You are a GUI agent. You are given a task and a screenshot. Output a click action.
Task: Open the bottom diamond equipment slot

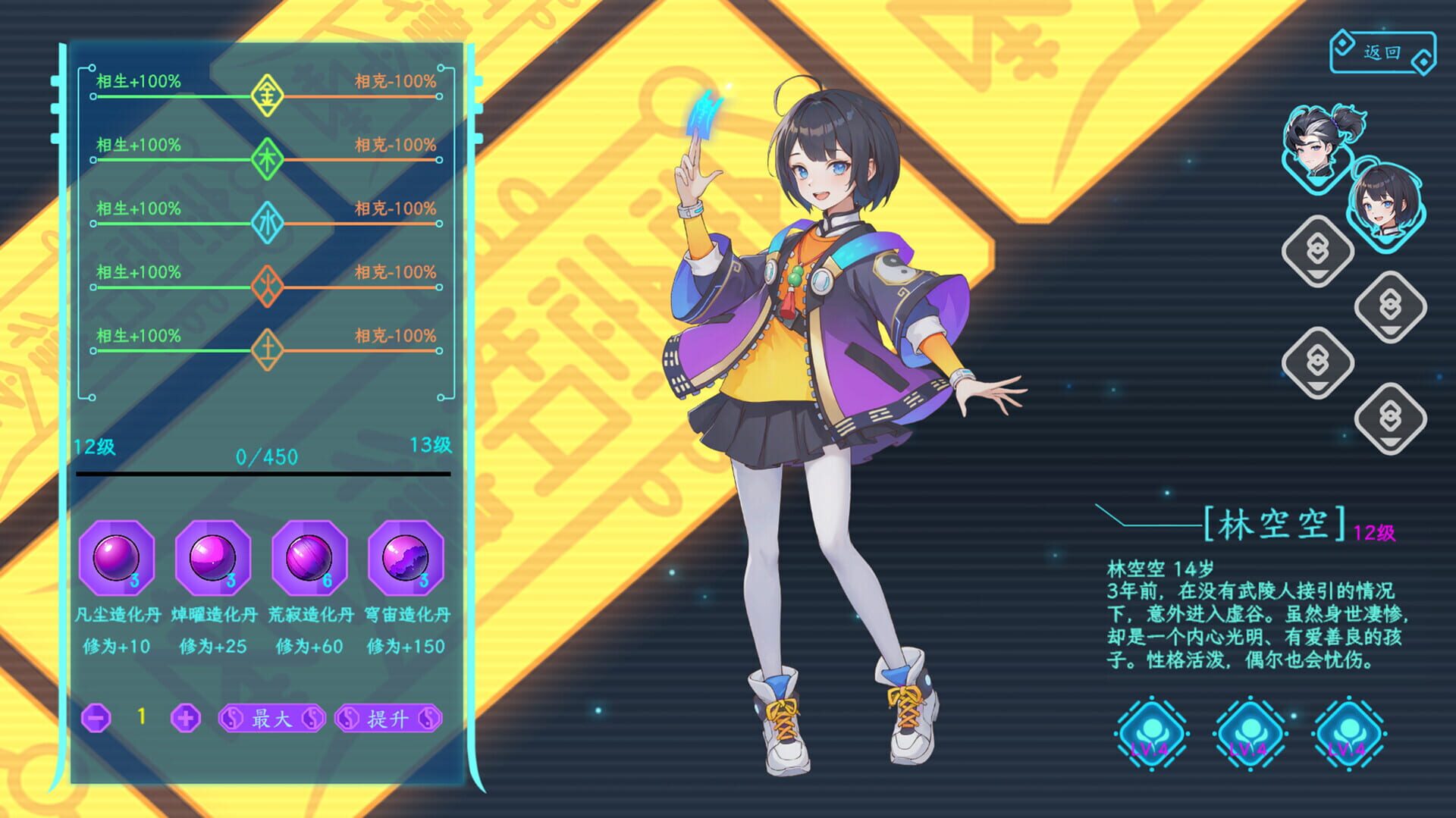tap(1390, 418)
